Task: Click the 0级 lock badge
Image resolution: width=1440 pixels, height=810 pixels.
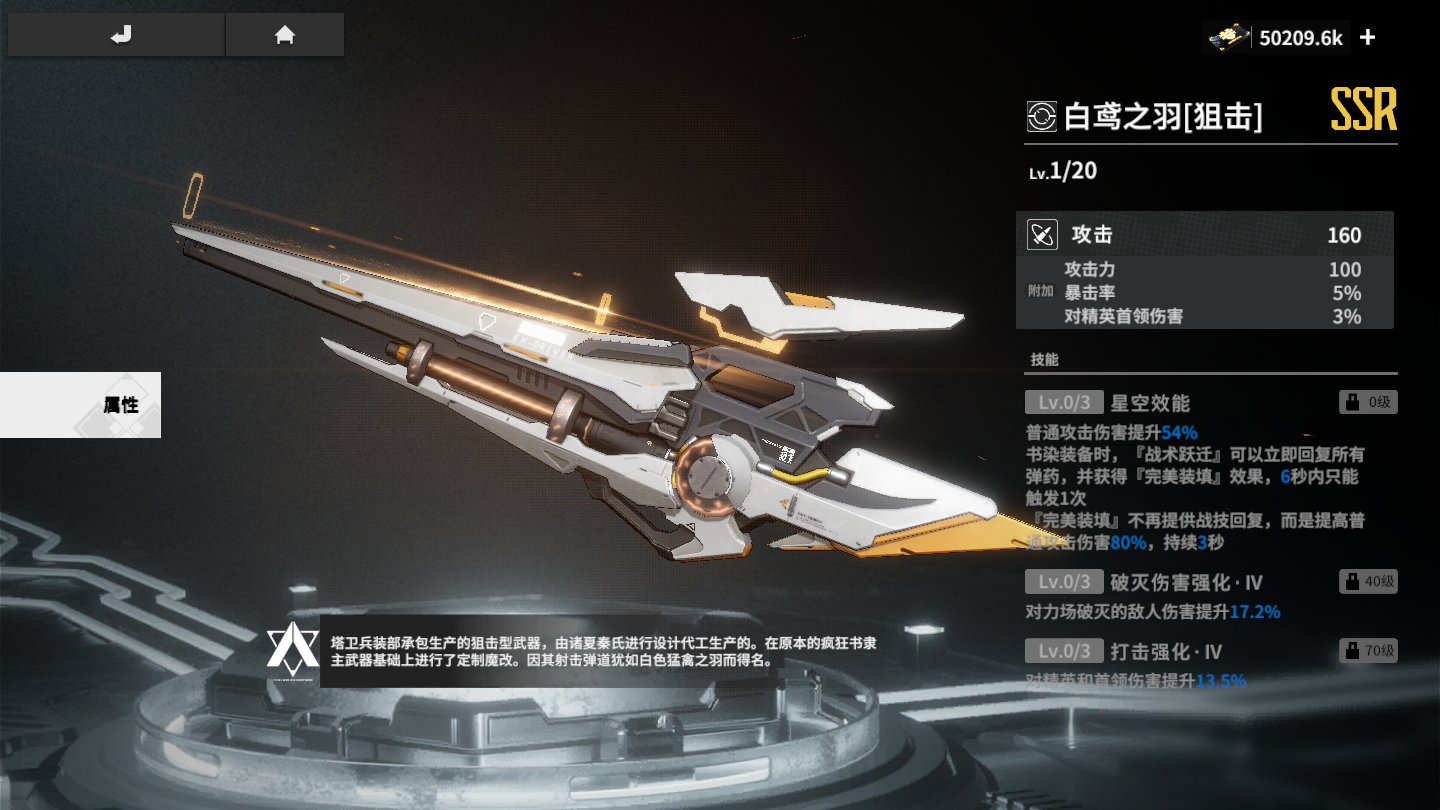Action: pos(1368,403)
